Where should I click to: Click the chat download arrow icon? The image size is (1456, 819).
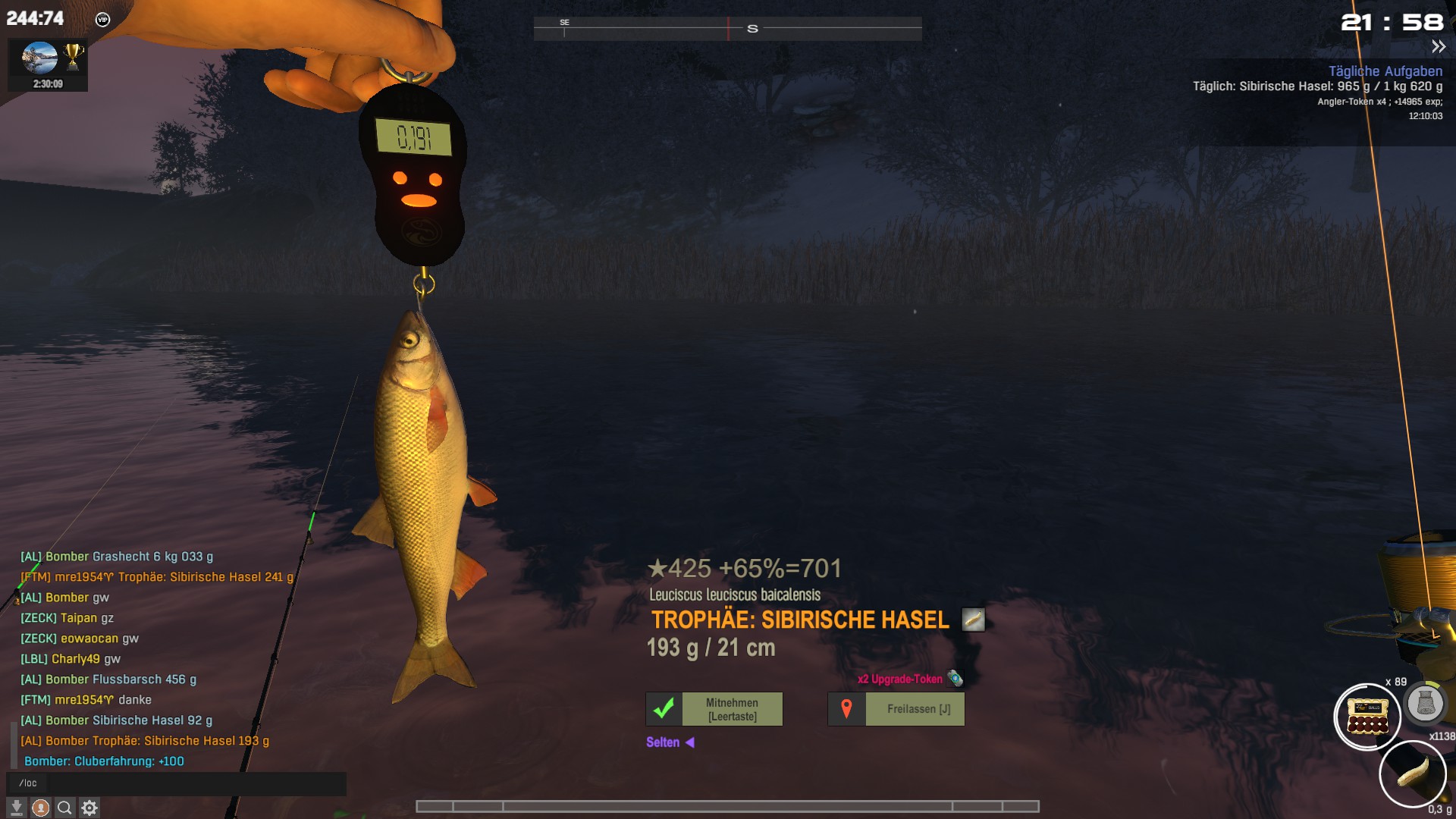(x=17, y=808)
